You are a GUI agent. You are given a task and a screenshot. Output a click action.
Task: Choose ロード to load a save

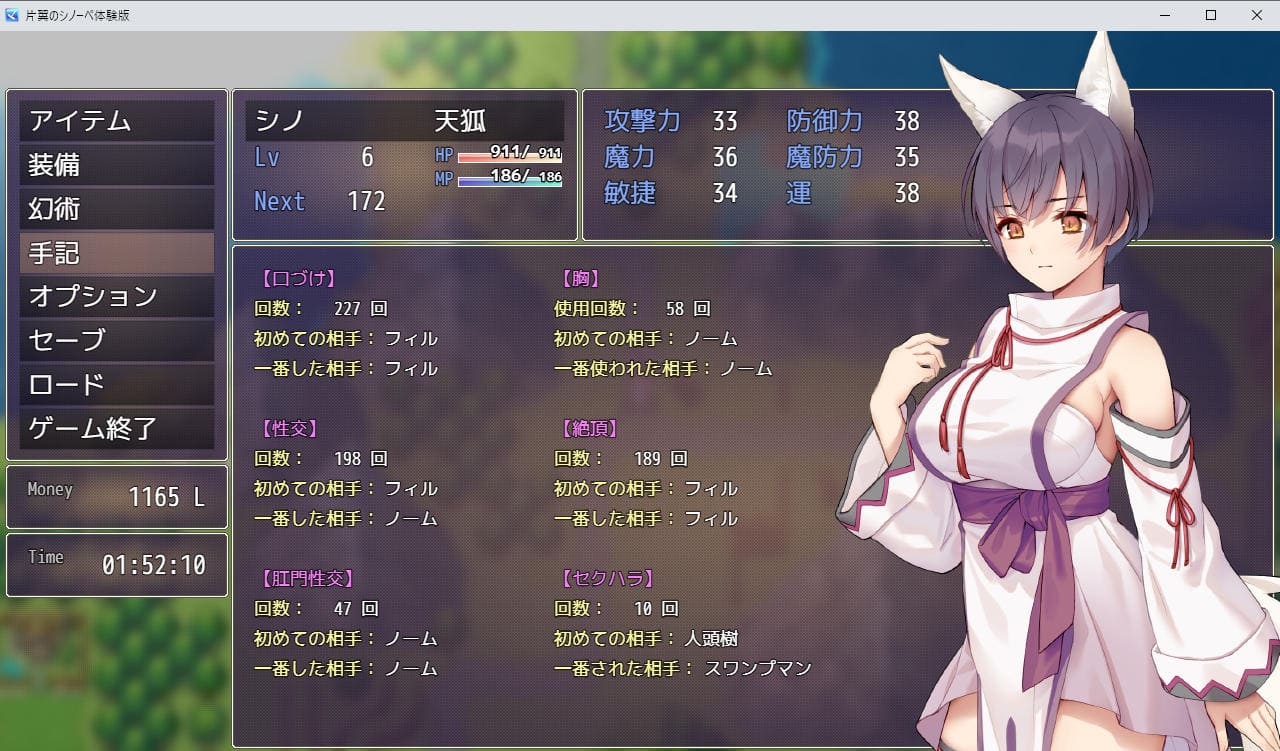pos(116,385)
